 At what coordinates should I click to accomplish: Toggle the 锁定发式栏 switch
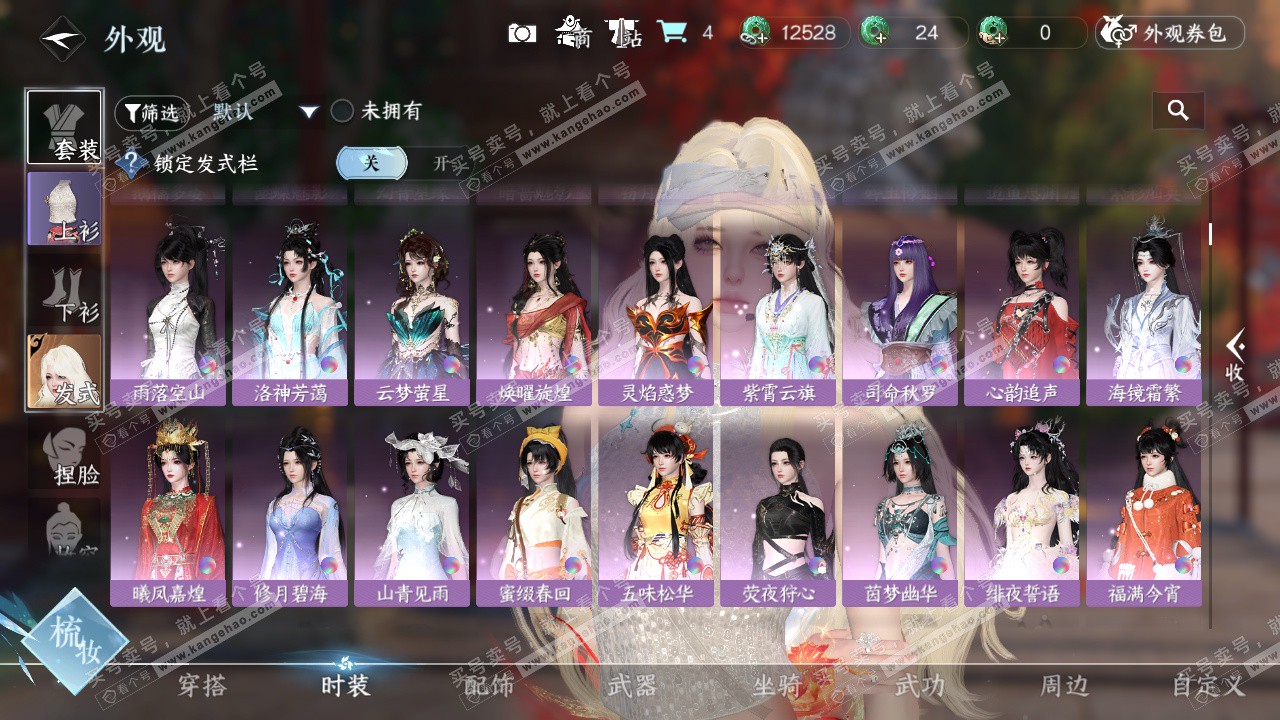[399, 163]
